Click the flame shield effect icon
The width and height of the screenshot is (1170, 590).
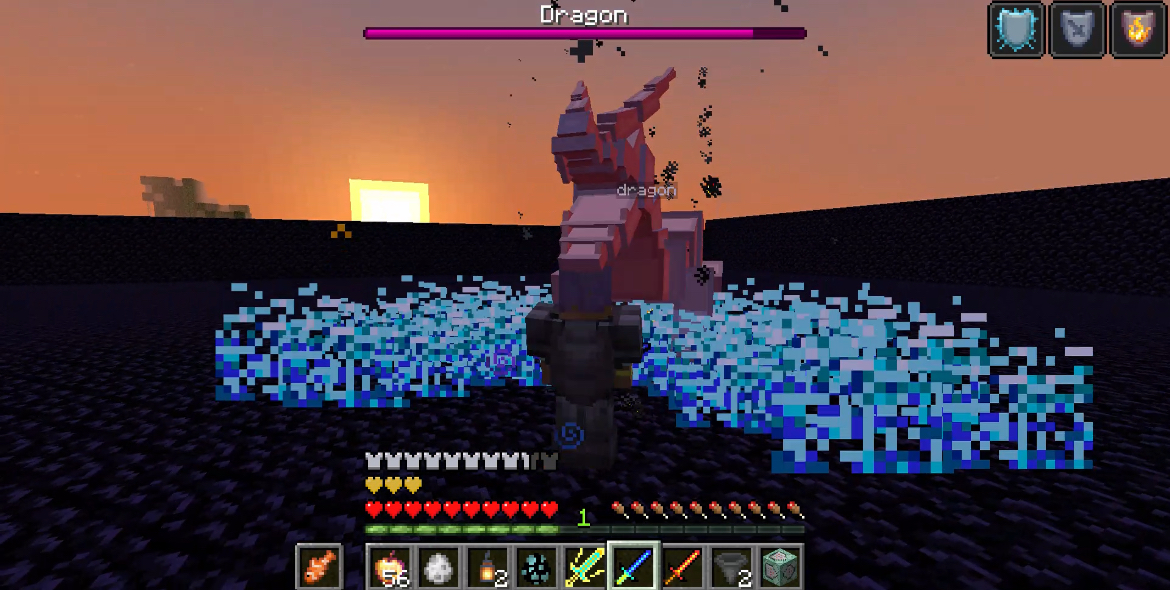1137,30
